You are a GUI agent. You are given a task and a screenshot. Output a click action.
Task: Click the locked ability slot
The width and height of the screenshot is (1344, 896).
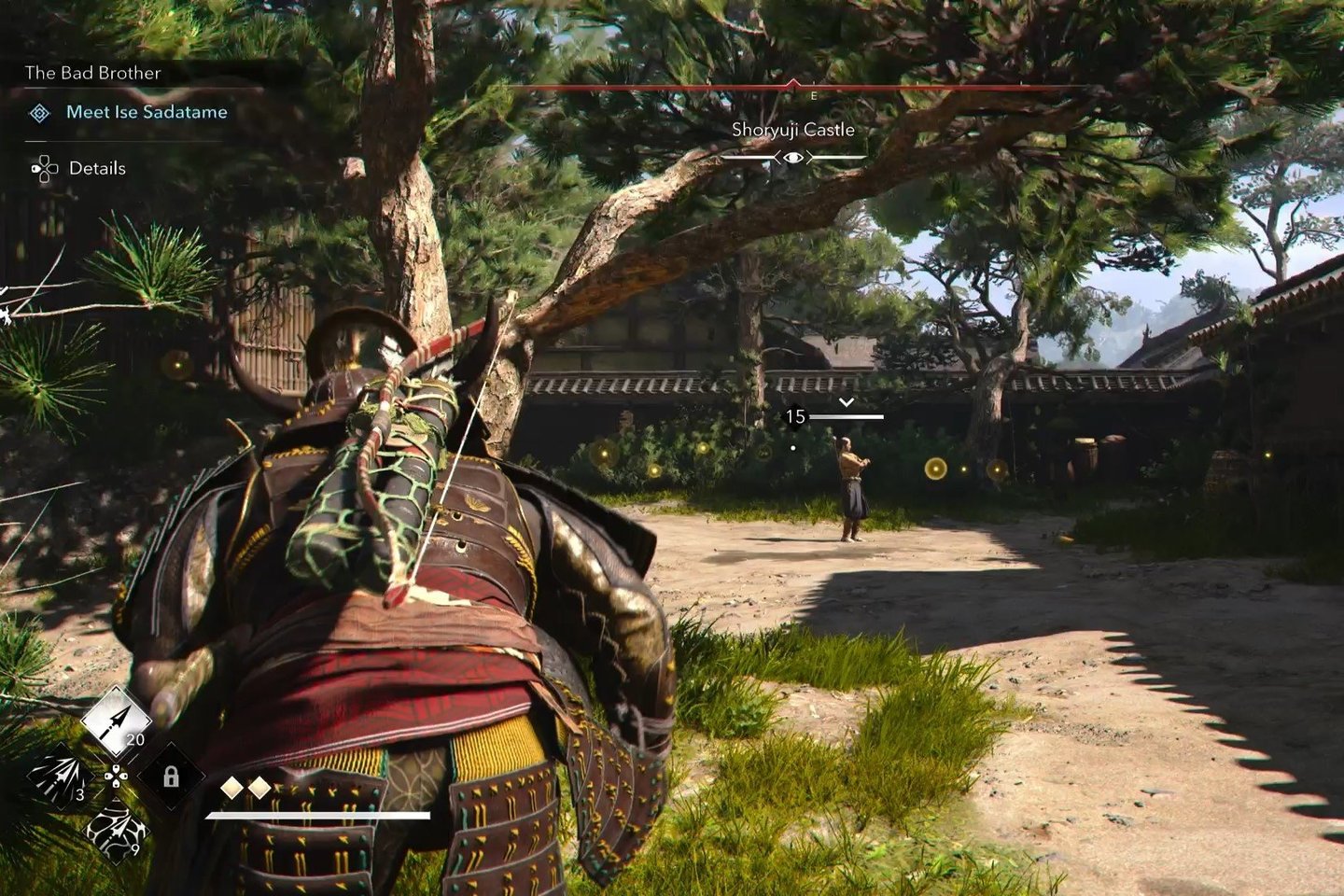[172, 776]
